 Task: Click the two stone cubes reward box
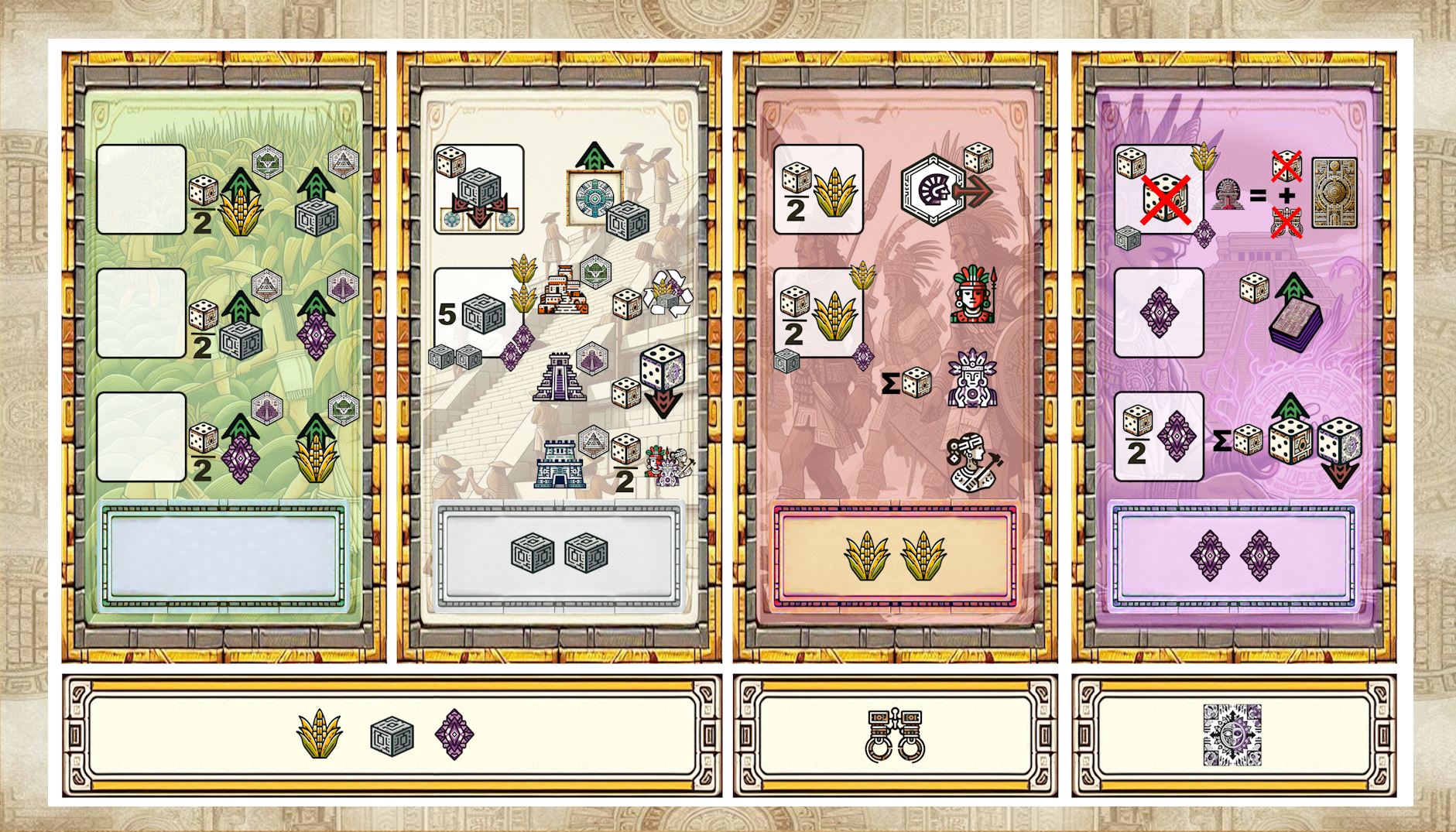559,554
